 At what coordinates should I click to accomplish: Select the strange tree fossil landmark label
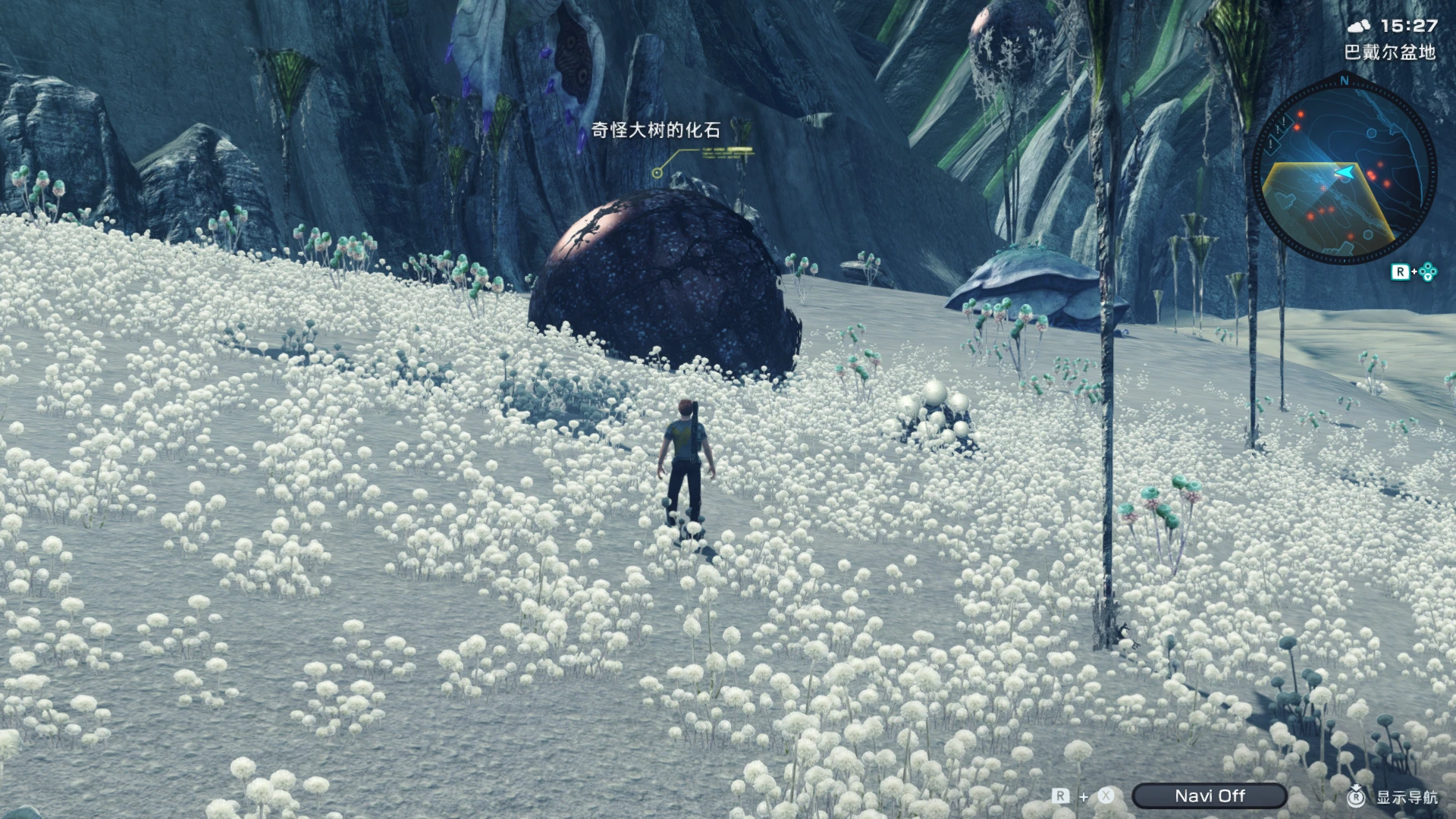[x=655, y=130]
